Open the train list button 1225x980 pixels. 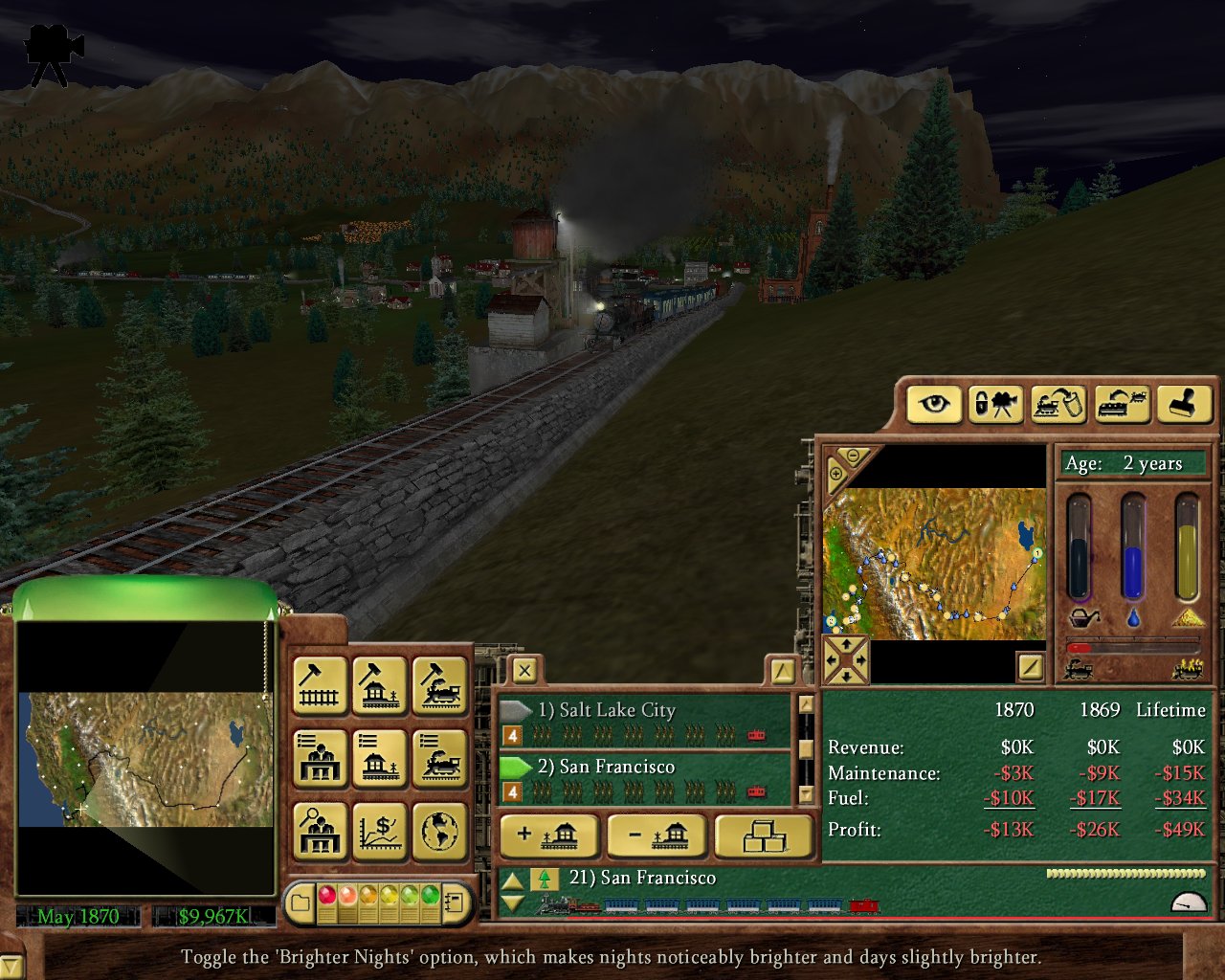[440, 758]
